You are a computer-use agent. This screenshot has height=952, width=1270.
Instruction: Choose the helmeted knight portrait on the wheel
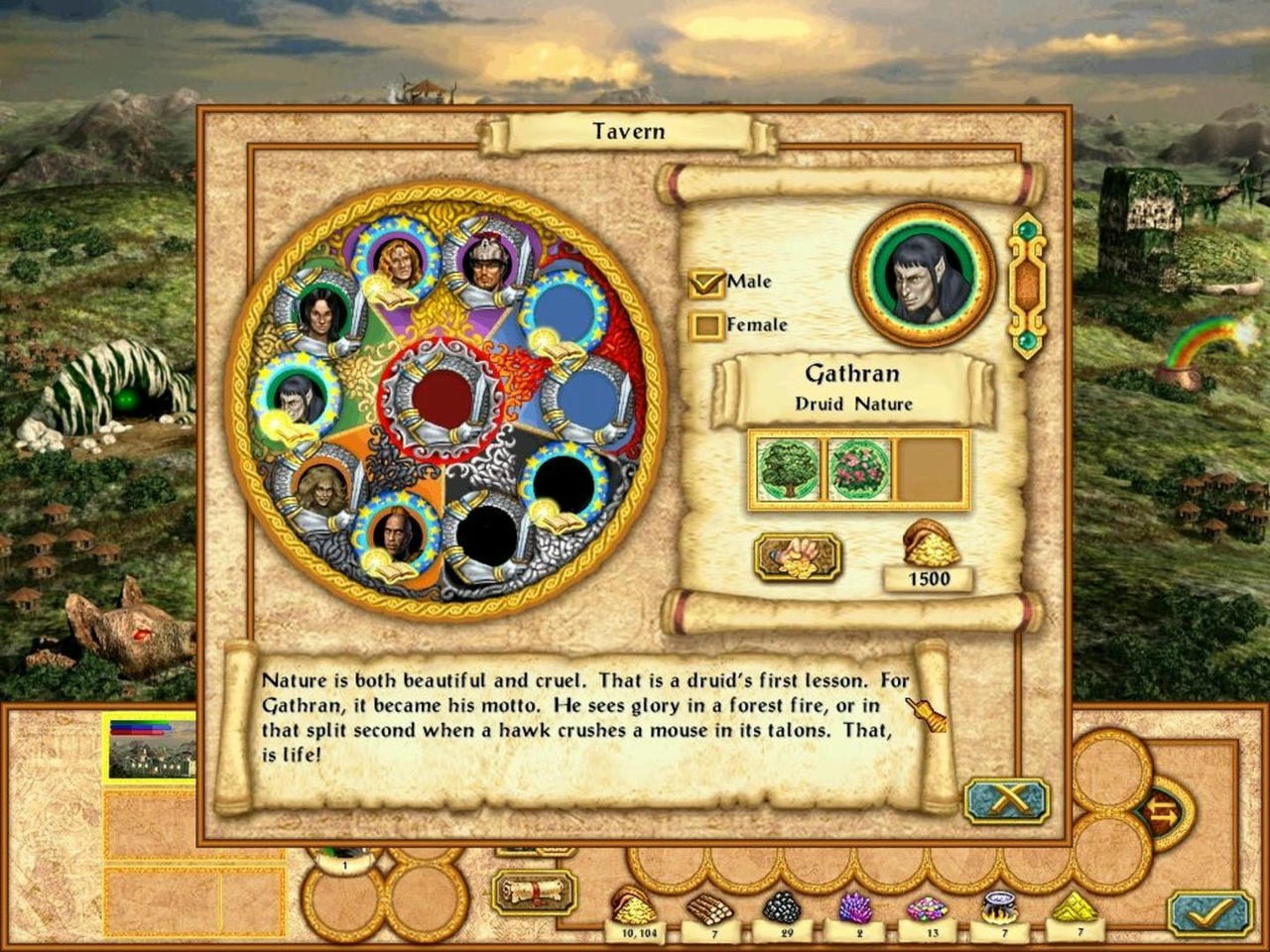tap(488, 263)
